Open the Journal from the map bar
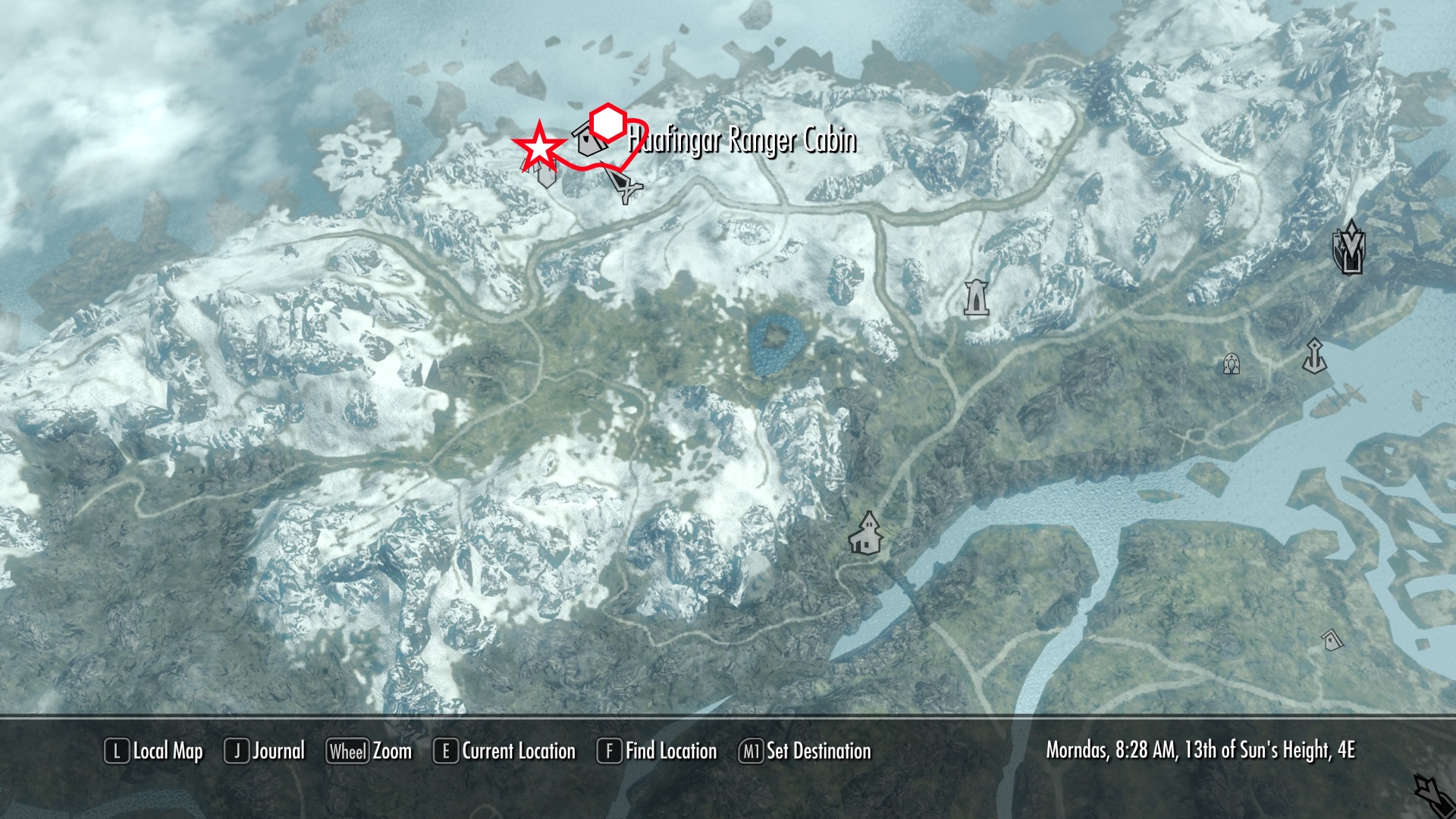Screen dimensions: 1456x819 click(x=265, y=752)
